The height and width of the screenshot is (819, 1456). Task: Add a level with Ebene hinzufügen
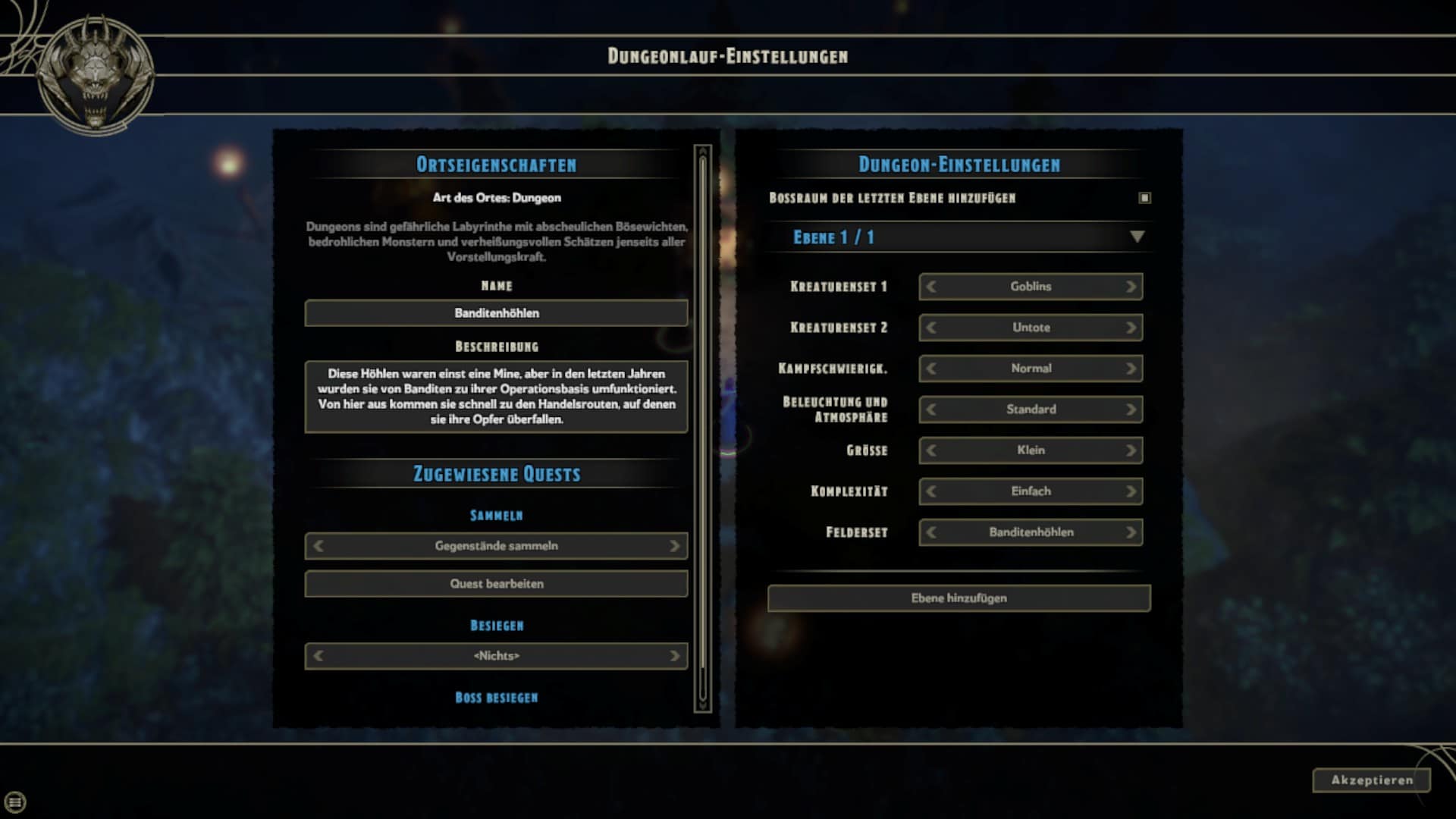959,598
